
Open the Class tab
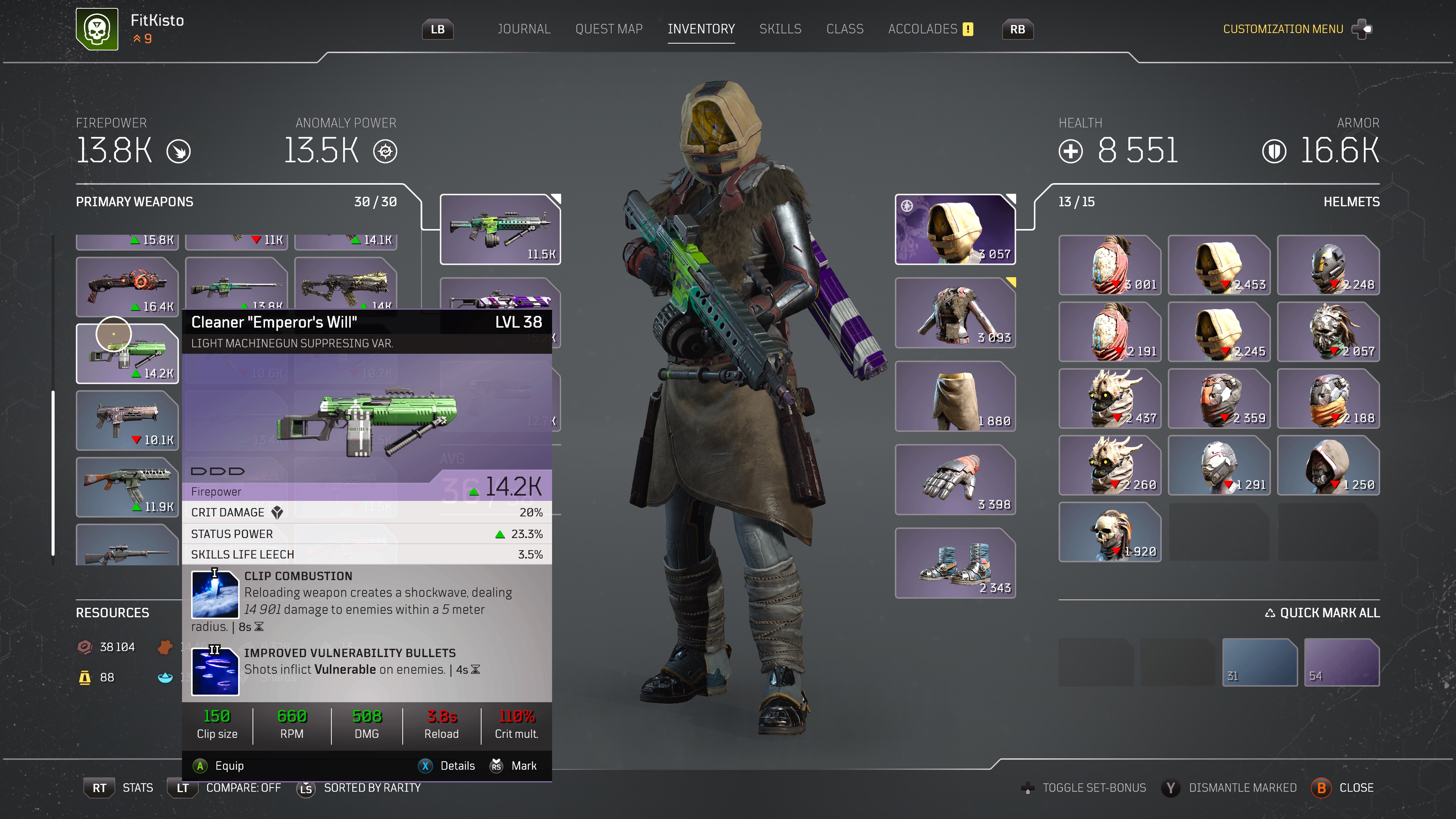pyautogui.click(x=844, y=29)
